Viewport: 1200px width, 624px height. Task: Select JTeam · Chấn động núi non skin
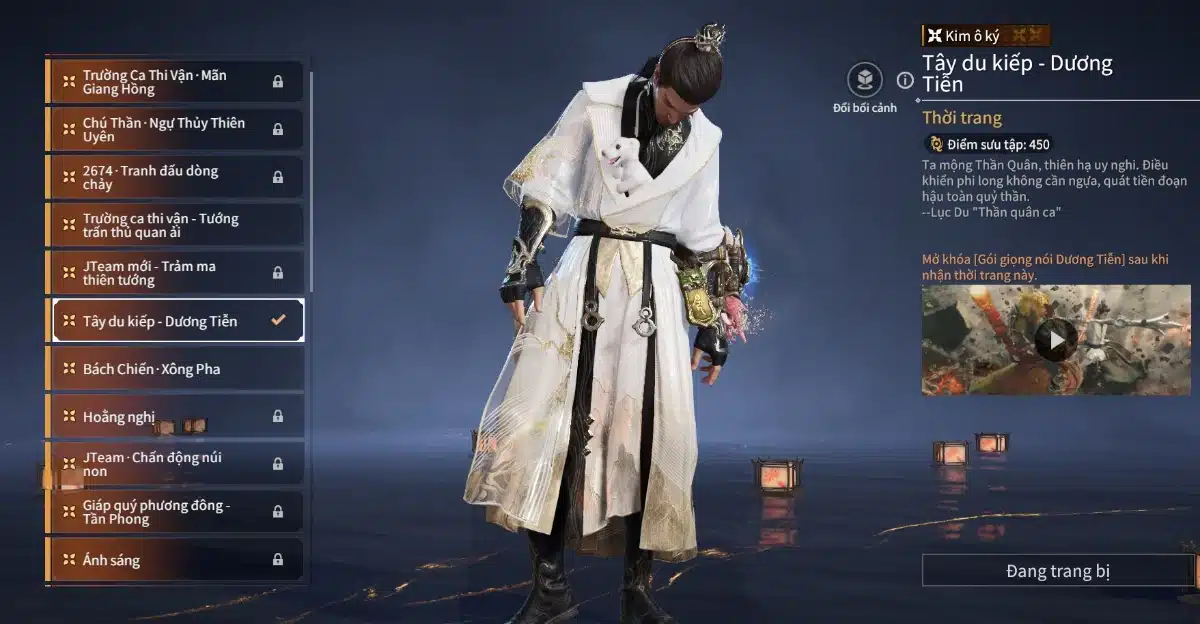point(175,464)
